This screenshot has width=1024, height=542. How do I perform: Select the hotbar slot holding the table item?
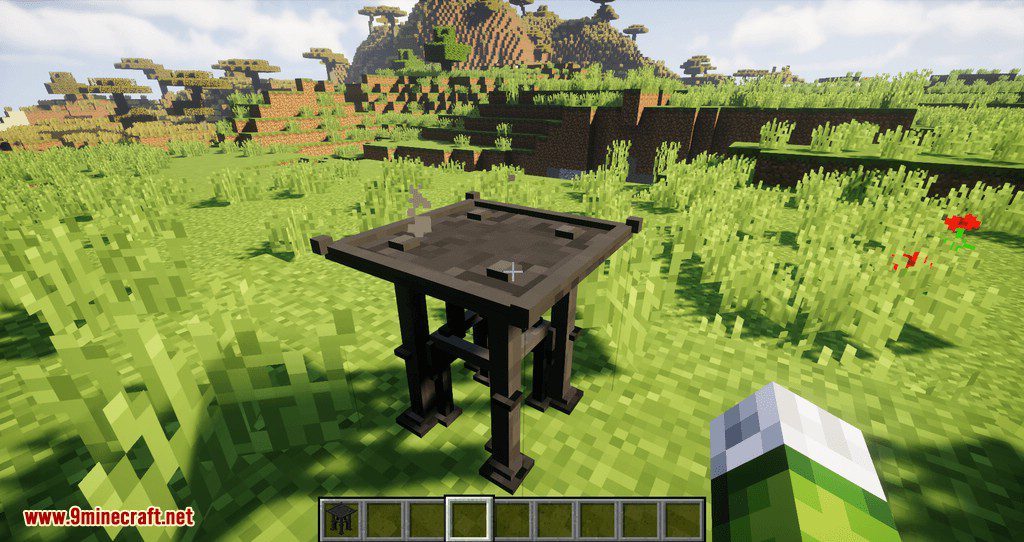tap(340, 519)
